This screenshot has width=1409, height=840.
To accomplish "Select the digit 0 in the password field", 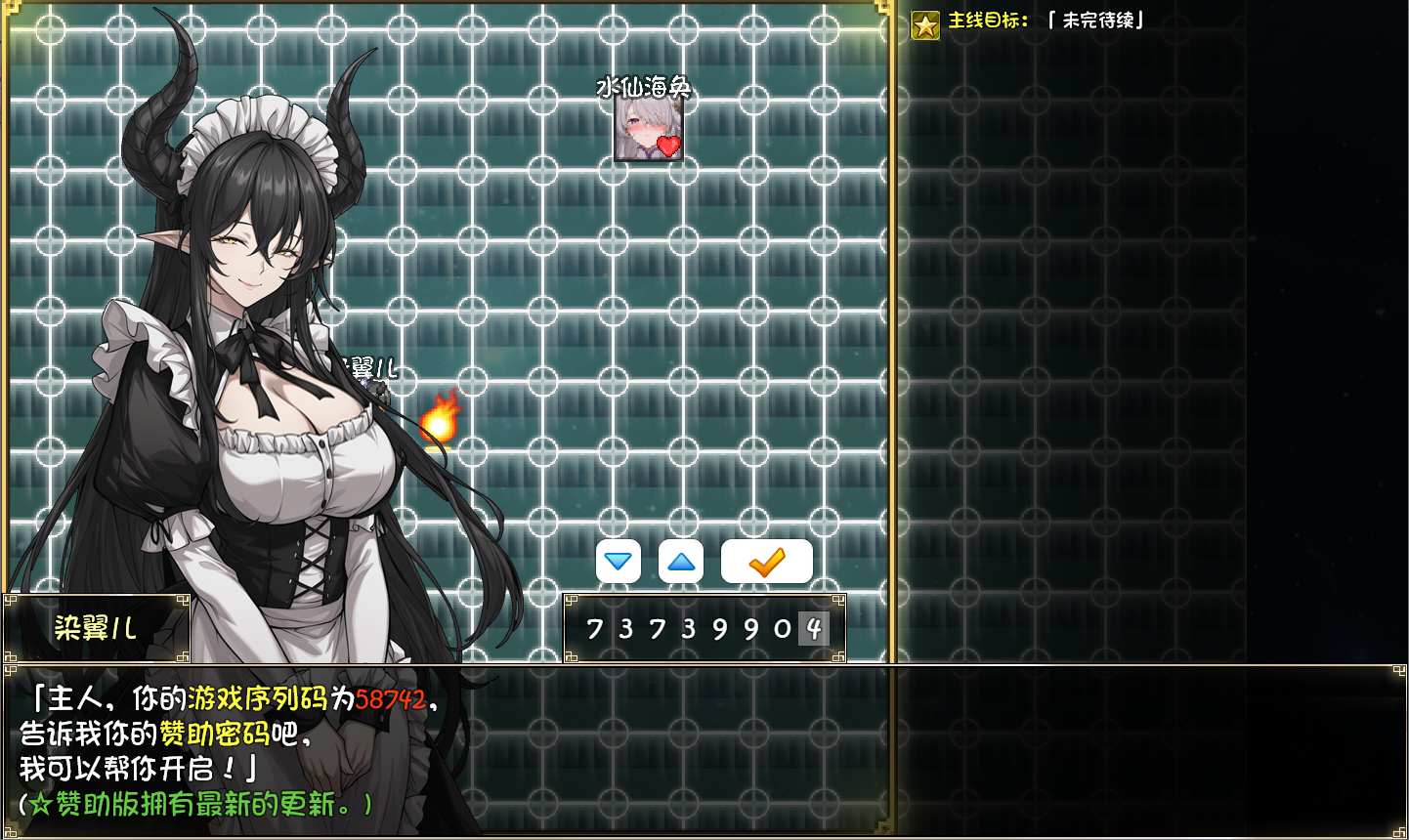I will click(783, 629).
